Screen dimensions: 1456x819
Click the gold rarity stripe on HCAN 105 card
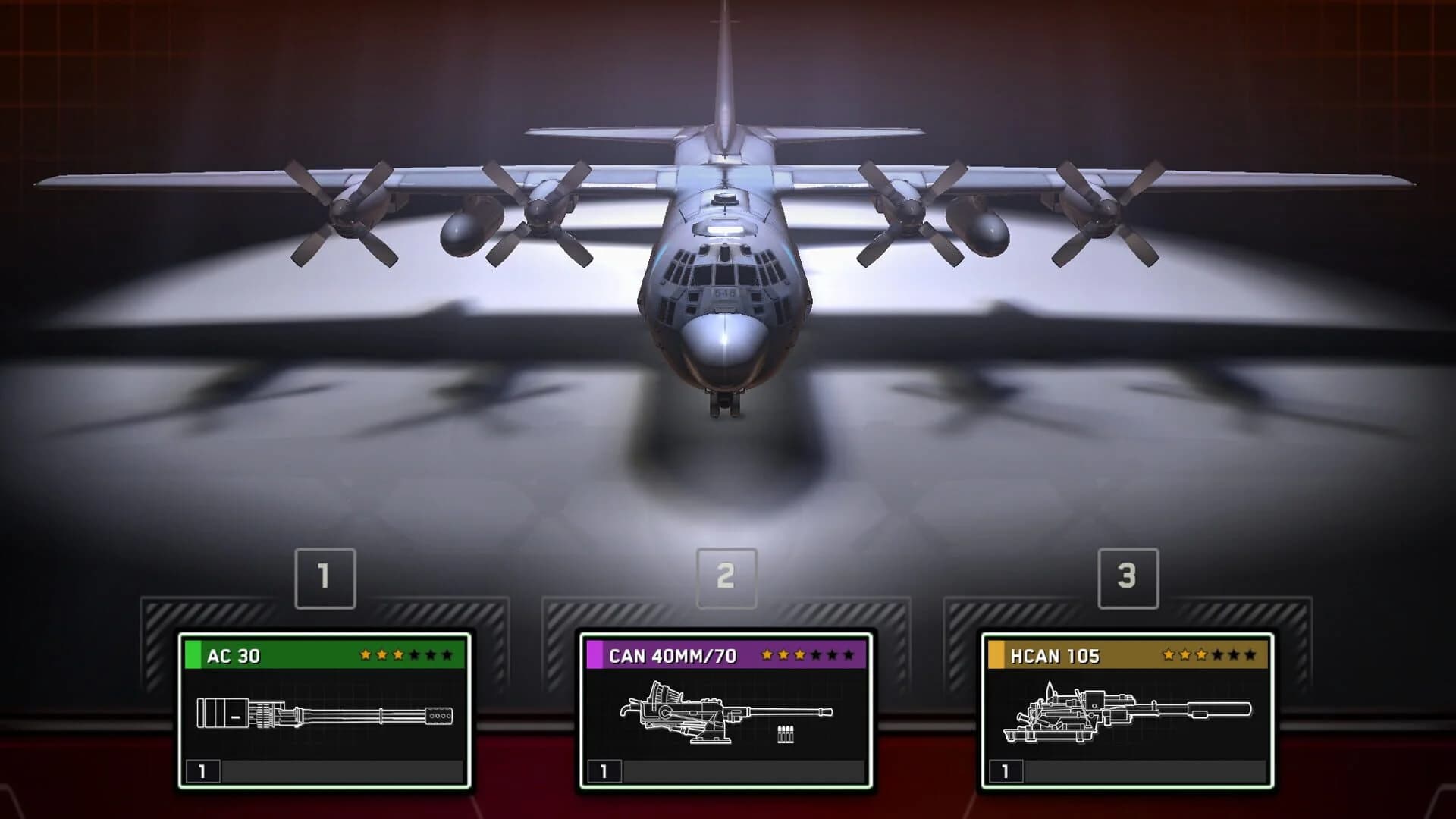pos(998,654)
